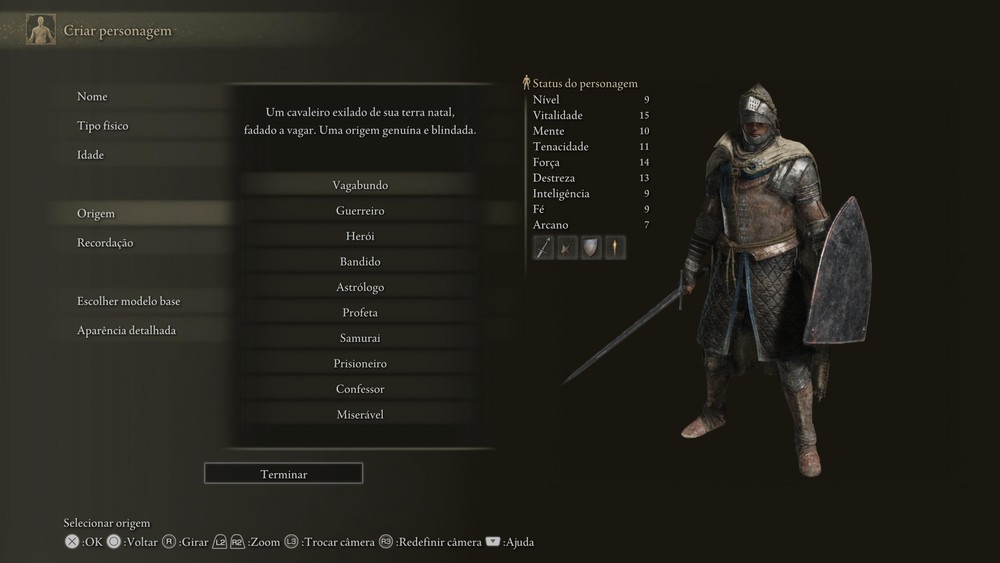Select the Confessor class
The width and height of the screenshot is (1000, 563).
tap(360, 389)
